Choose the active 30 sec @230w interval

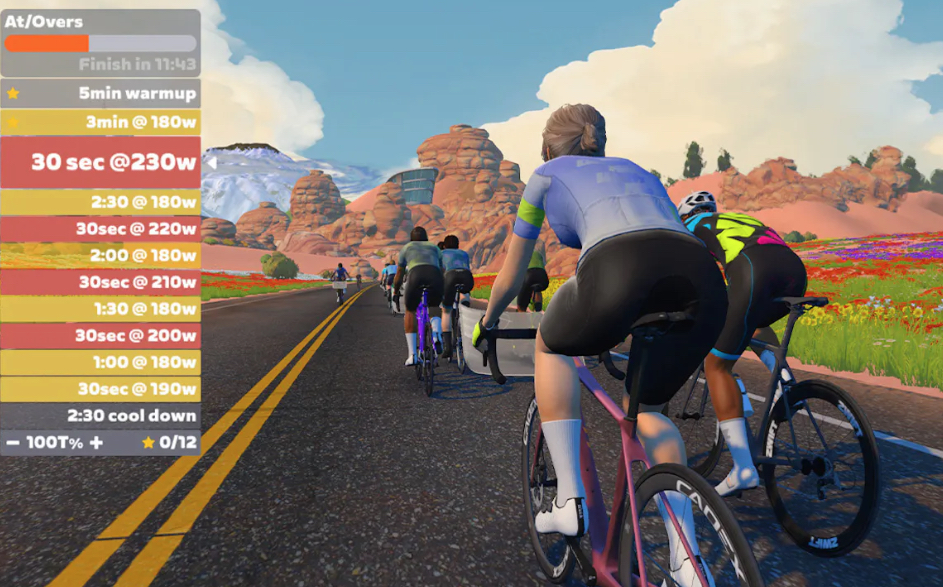(x=100, y=162)
